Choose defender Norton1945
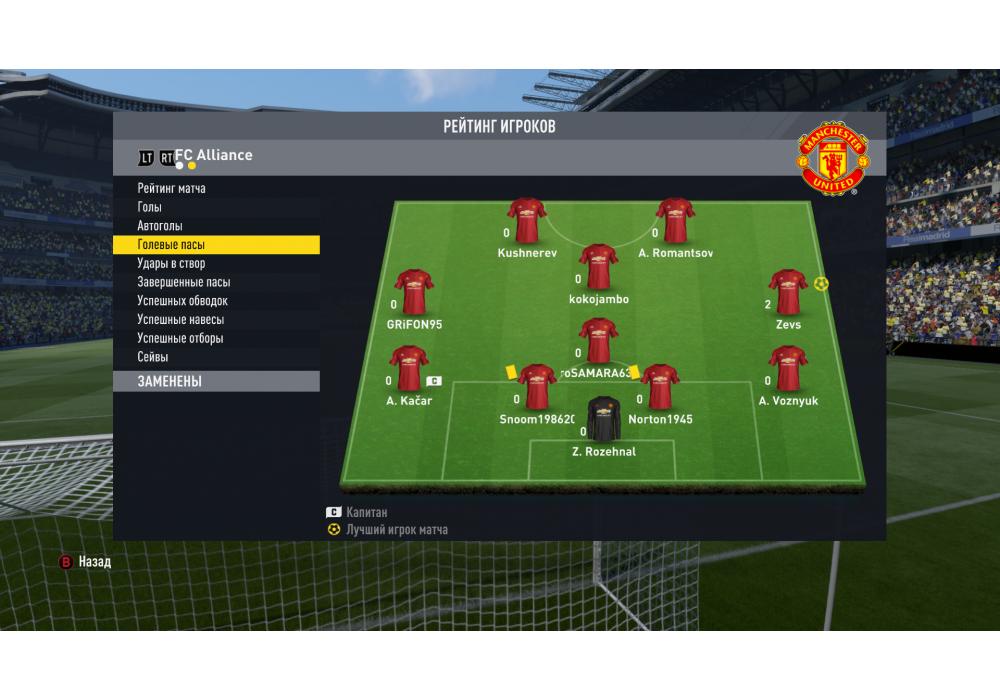 click(x=660, y=386)
